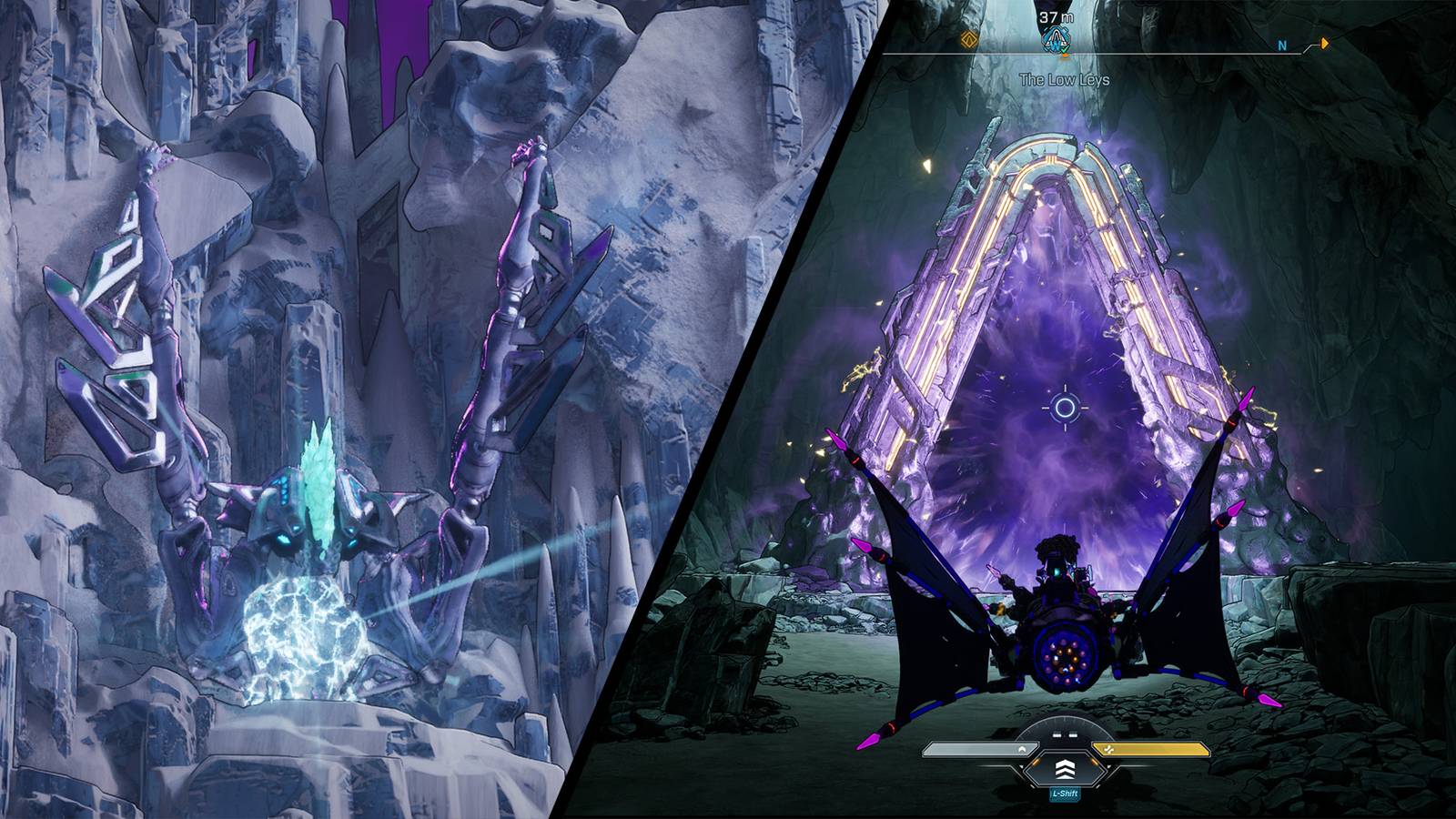Click the 37 m distance label
This screenshot has width=1456, height=819.
(1056, 16)
